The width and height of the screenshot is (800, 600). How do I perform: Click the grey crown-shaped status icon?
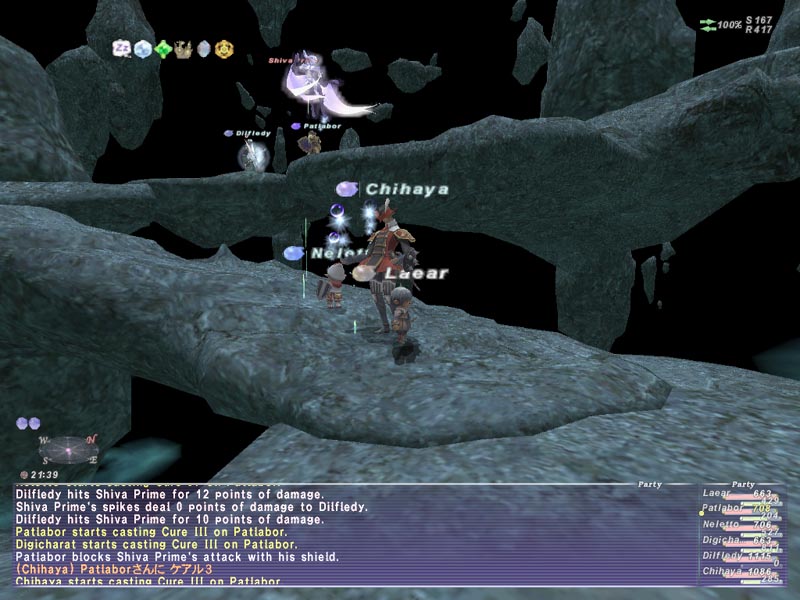pos(183,47)
